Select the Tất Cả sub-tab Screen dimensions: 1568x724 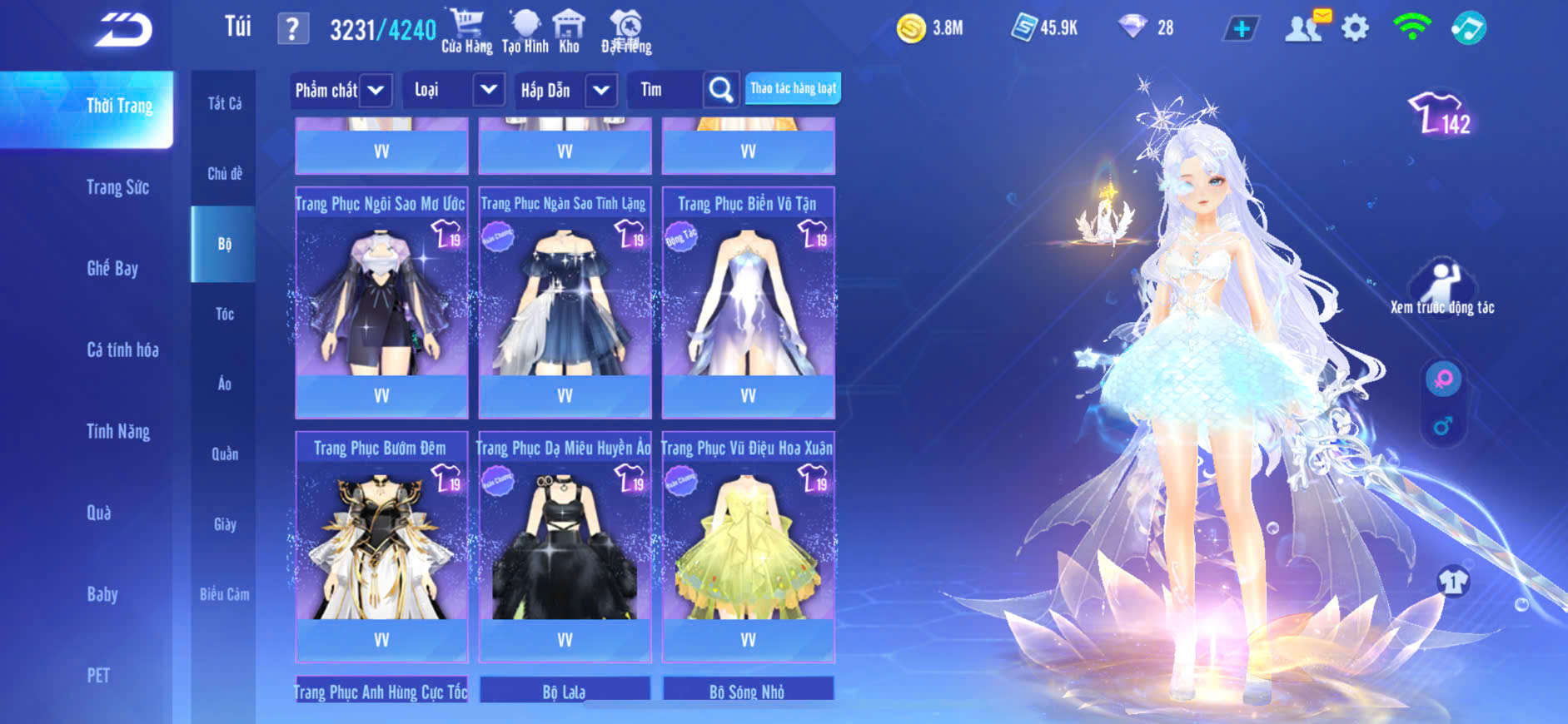(224, 103)
